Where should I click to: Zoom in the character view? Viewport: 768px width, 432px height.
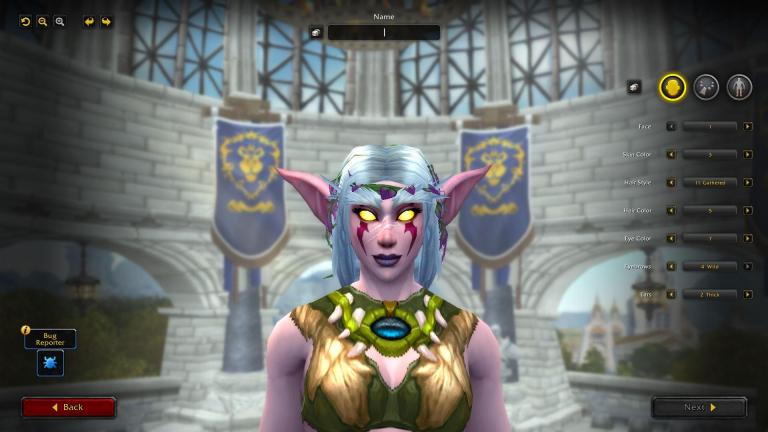pyautogui.click(x=59, y=21)
